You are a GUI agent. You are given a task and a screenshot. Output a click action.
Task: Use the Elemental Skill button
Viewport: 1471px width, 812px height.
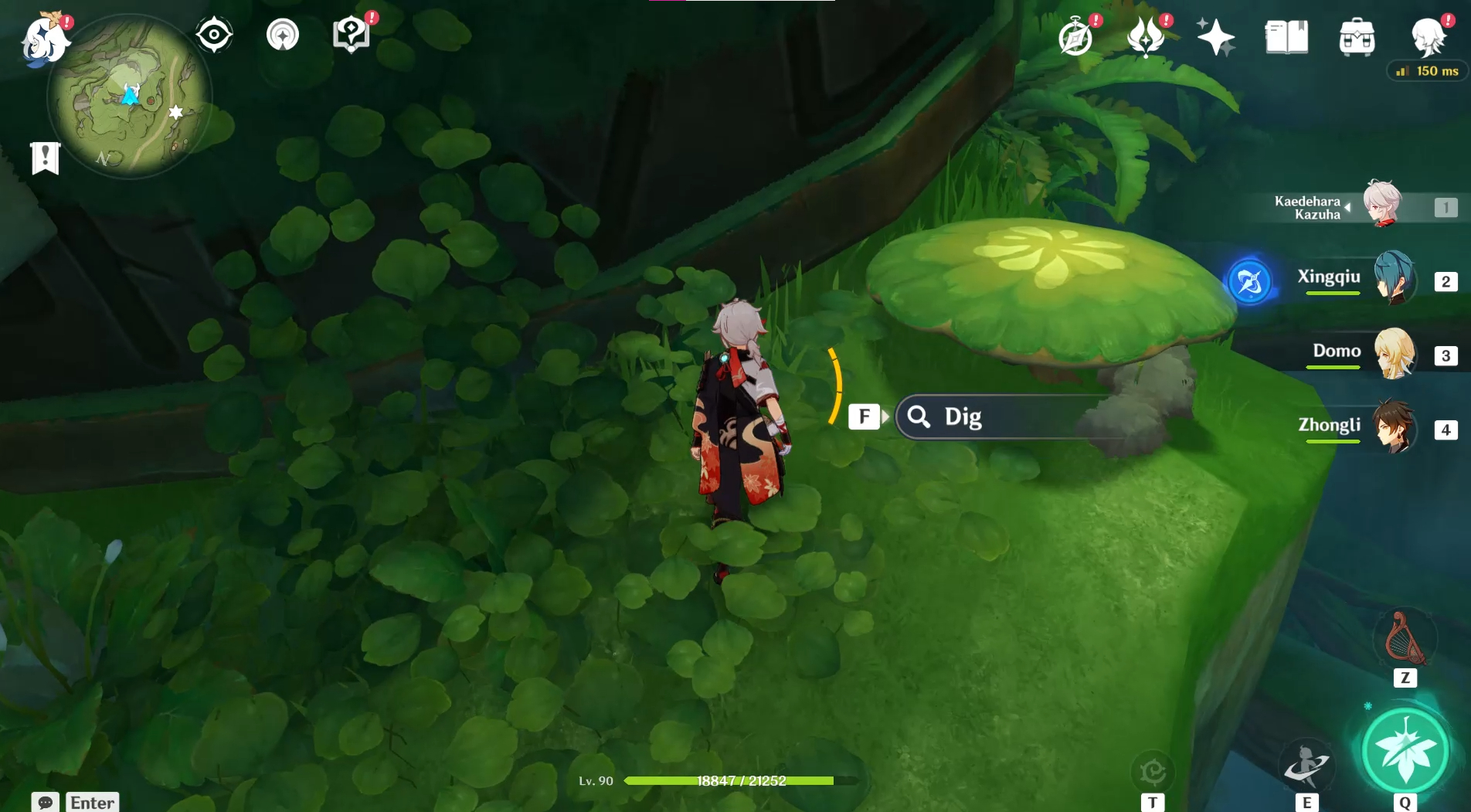(1307, 765)
